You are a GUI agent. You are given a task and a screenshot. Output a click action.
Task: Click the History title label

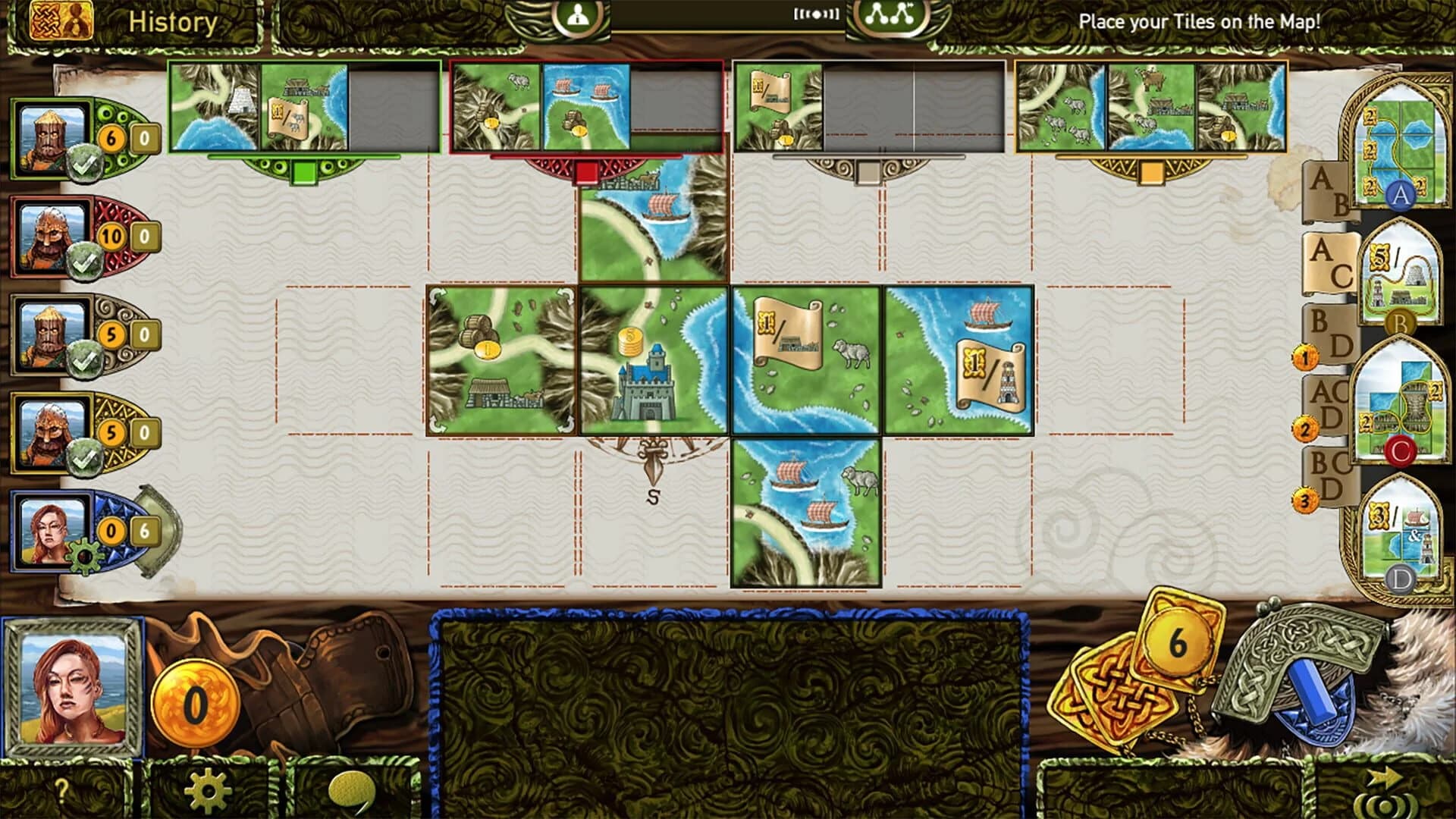(170, 20)
